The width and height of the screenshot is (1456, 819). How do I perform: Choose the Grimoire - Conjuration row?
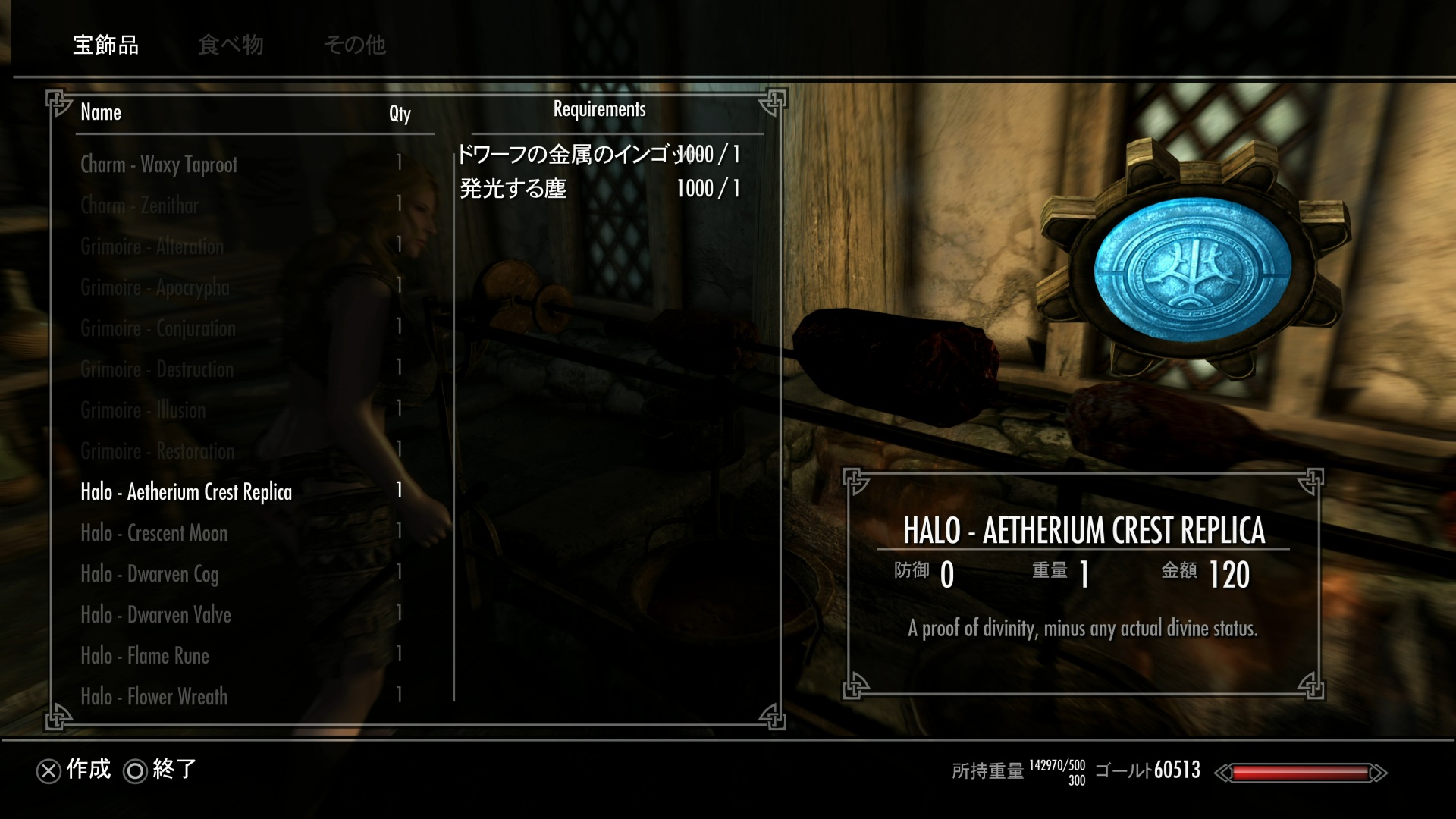pyautogui.click(x=158, y=328)
